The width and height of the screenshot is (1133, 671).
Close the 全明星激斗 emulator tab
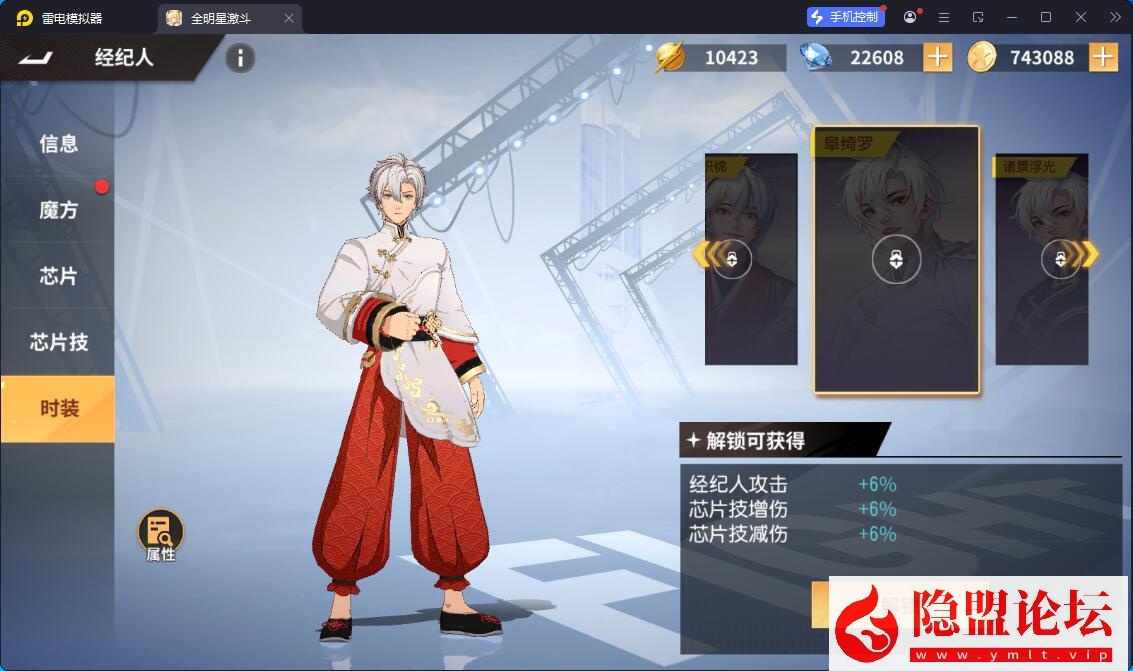(289, 18)
